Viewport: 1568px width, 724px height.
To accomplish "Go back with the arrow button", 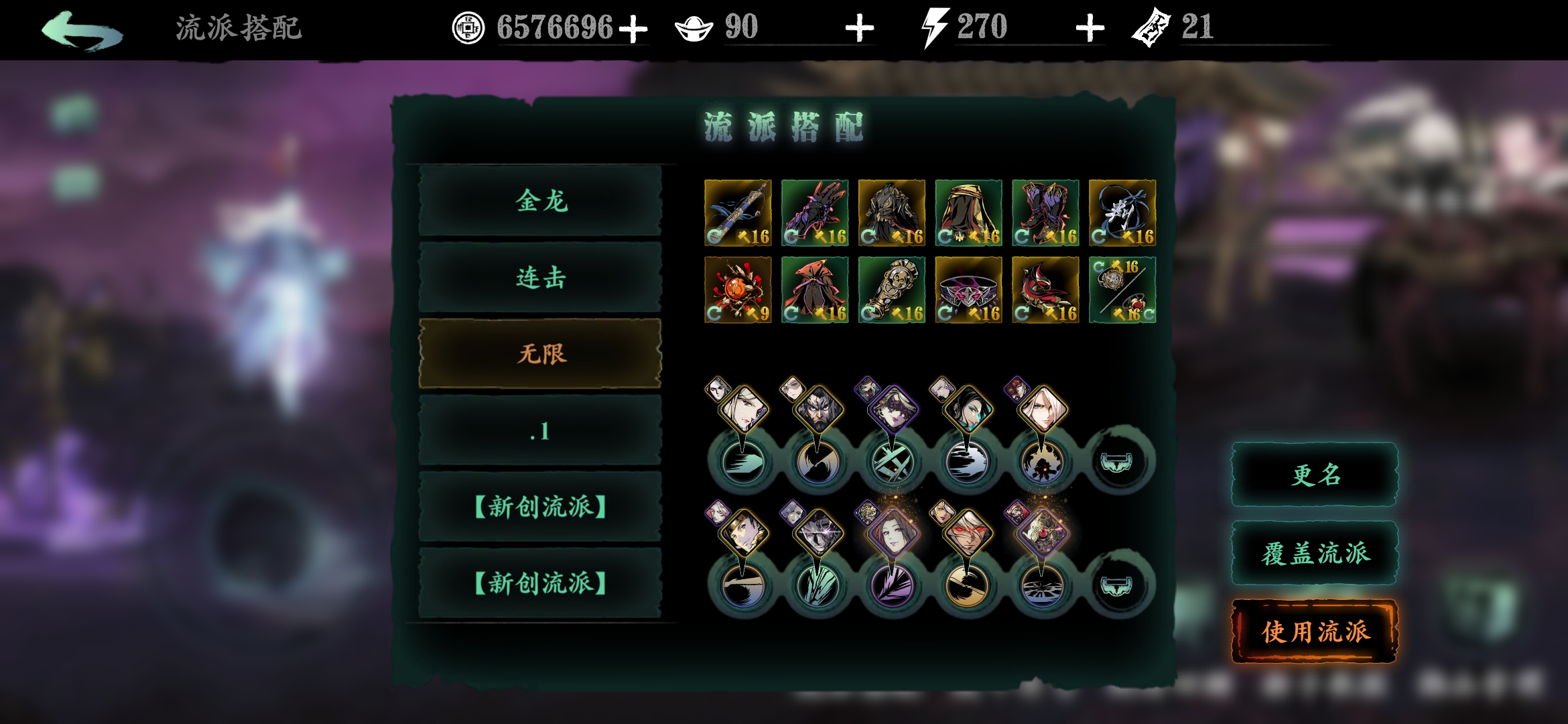I will 82,30.
